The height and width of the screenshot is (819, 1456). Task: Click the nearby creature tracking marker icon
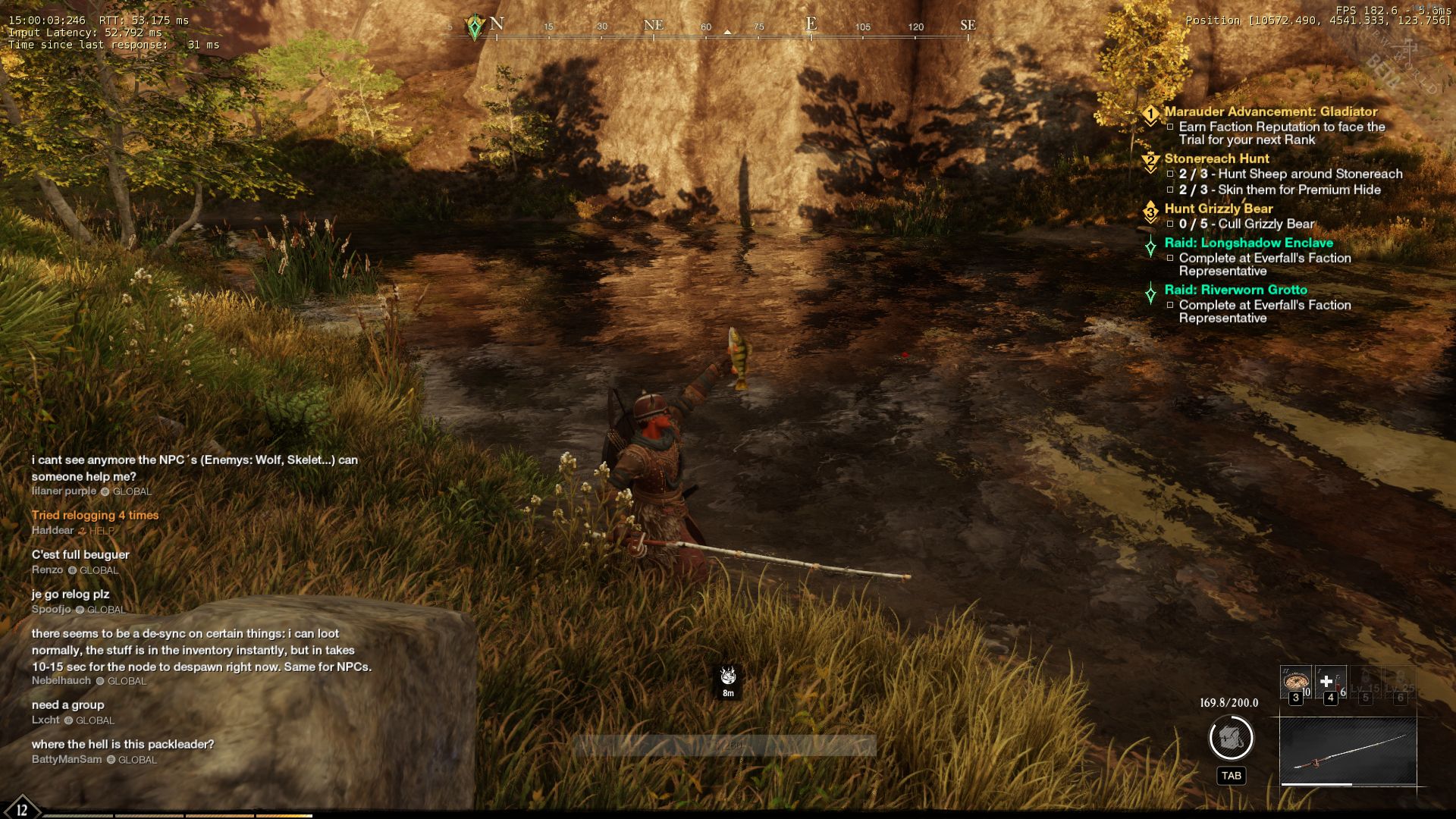[x=728, y=675]
